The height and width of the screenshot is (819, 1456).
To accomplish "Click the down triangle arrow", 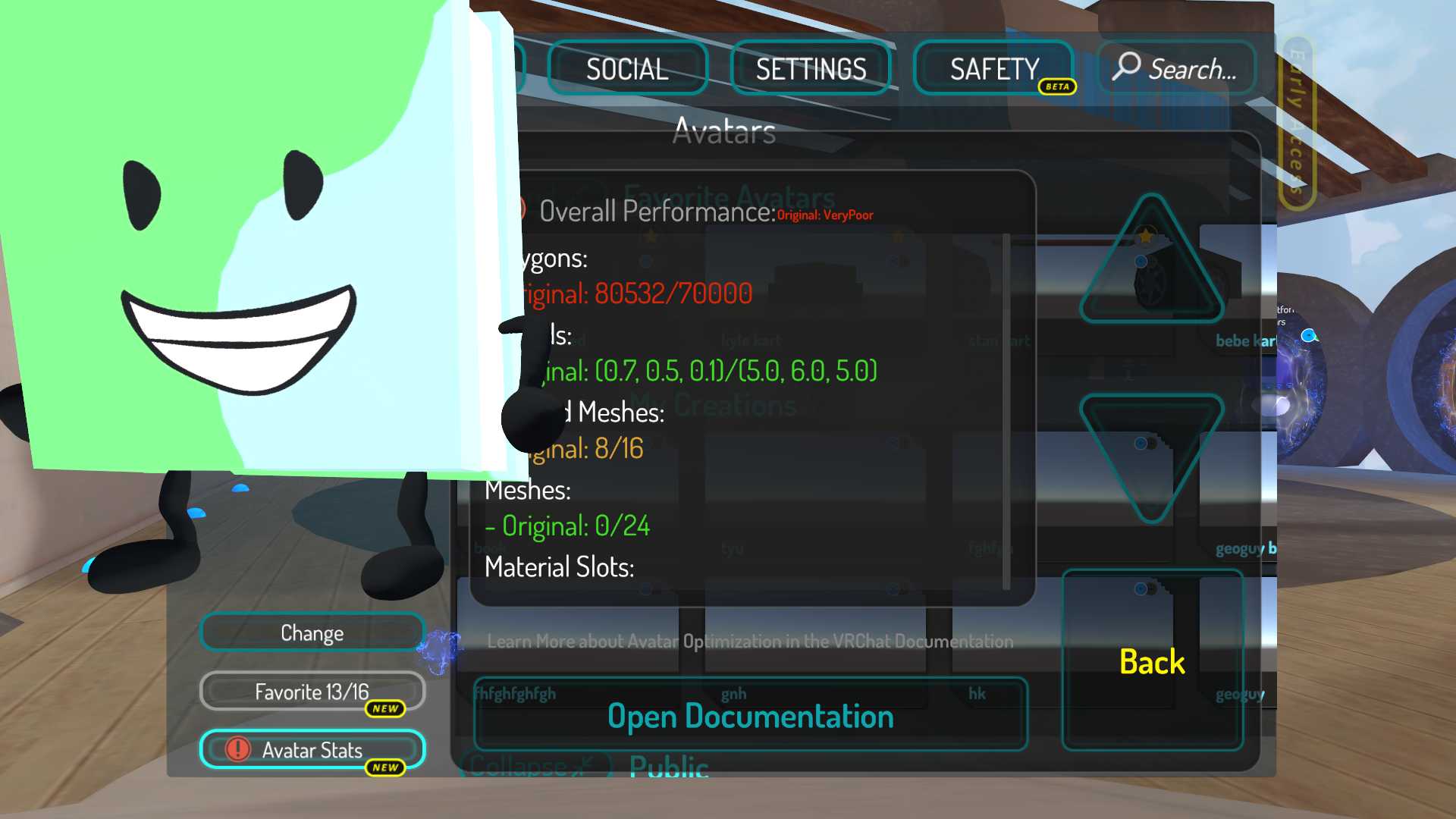I will 1151,451.
